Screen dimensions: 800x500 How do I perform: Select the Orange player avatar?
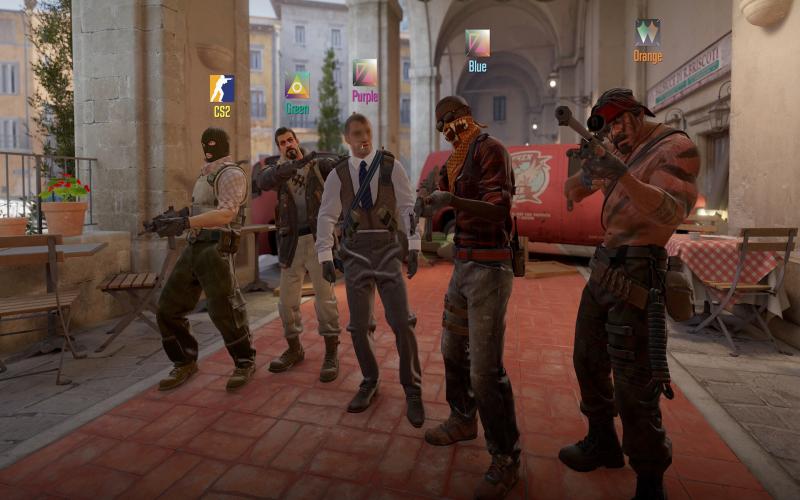[x=647, y=32]
